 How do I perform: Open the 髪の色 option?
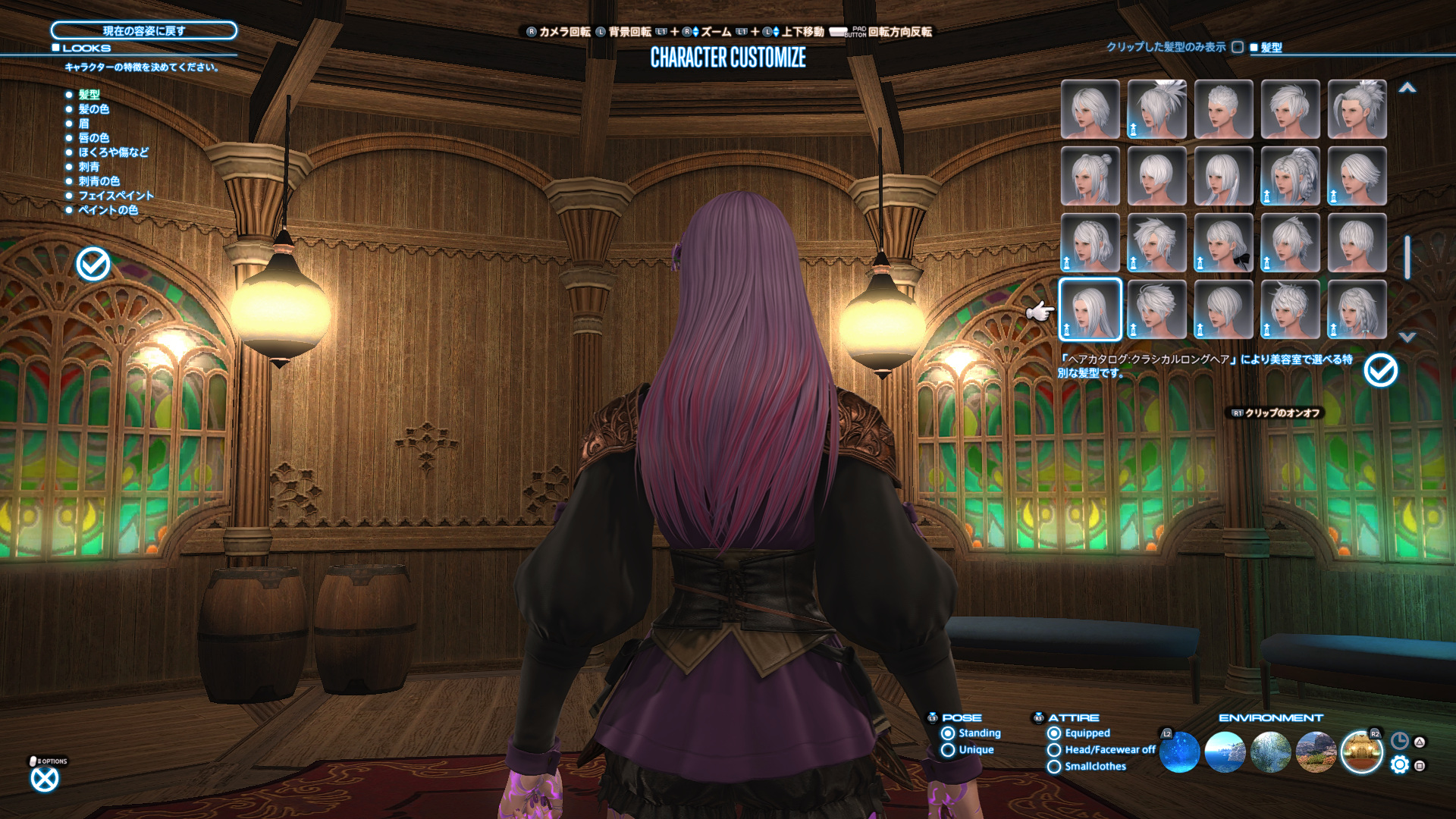pyautogui.click(x=93, y=109)
